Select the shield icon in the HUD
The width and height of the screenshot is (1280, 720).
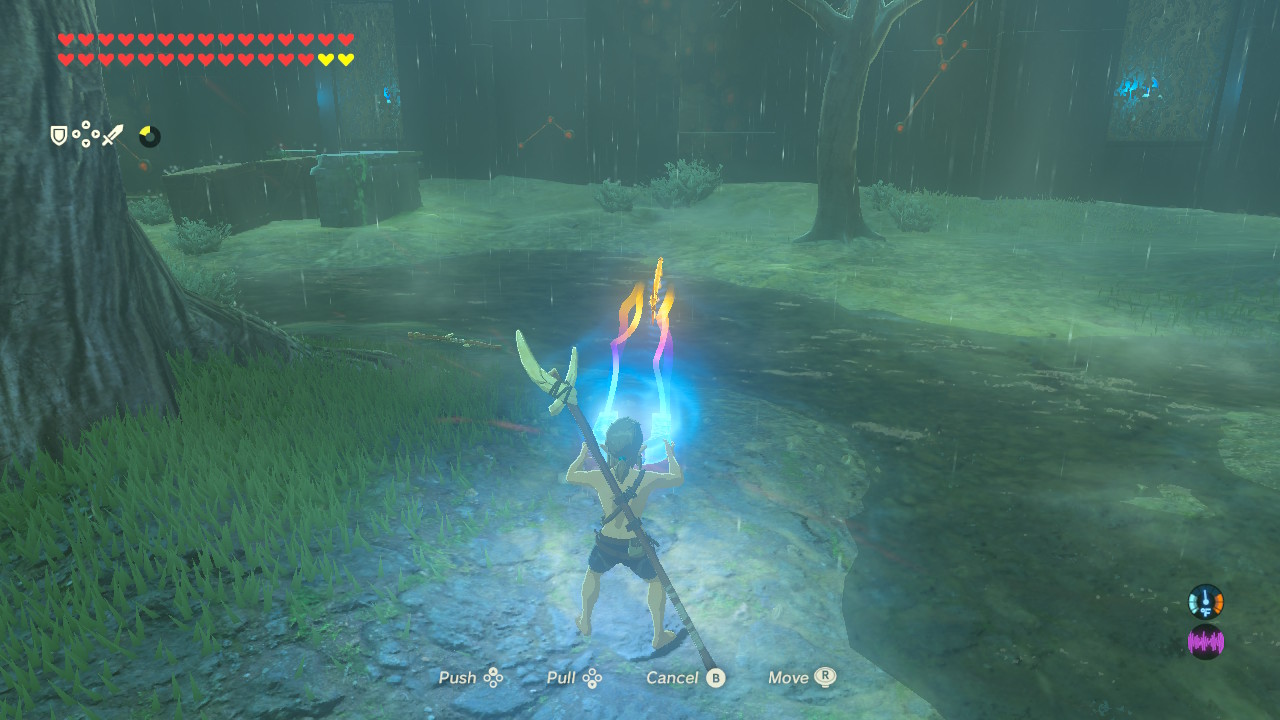(59, 135)
